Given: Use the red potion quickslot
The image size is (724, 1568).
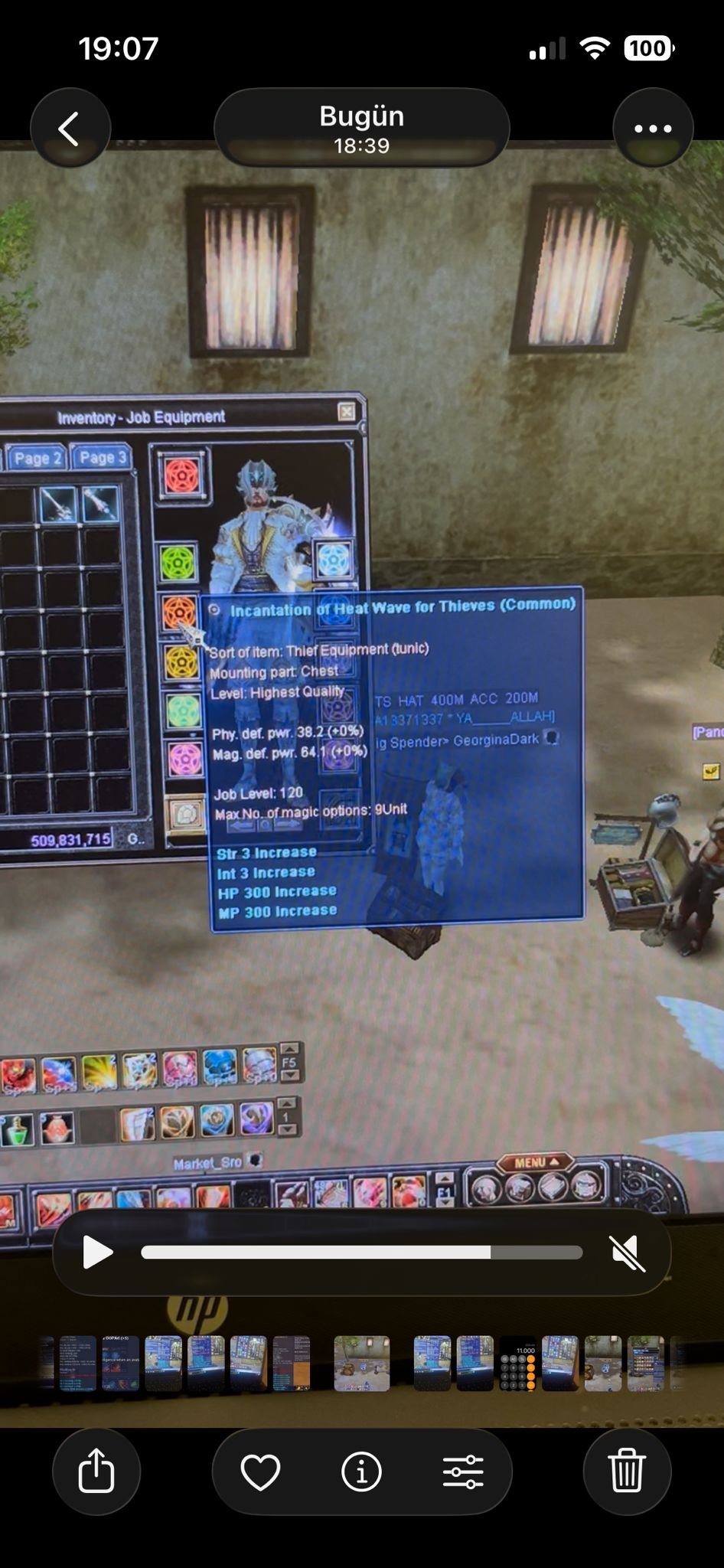Looking at the screenshot, I should pyautogui.click(x=56, y=1129).
